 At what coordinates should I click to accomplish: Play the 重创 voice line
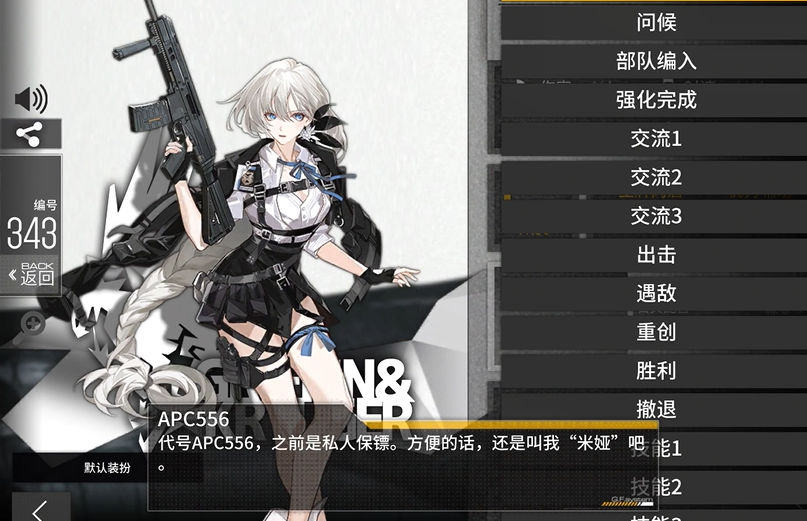[x=655, y=332]
